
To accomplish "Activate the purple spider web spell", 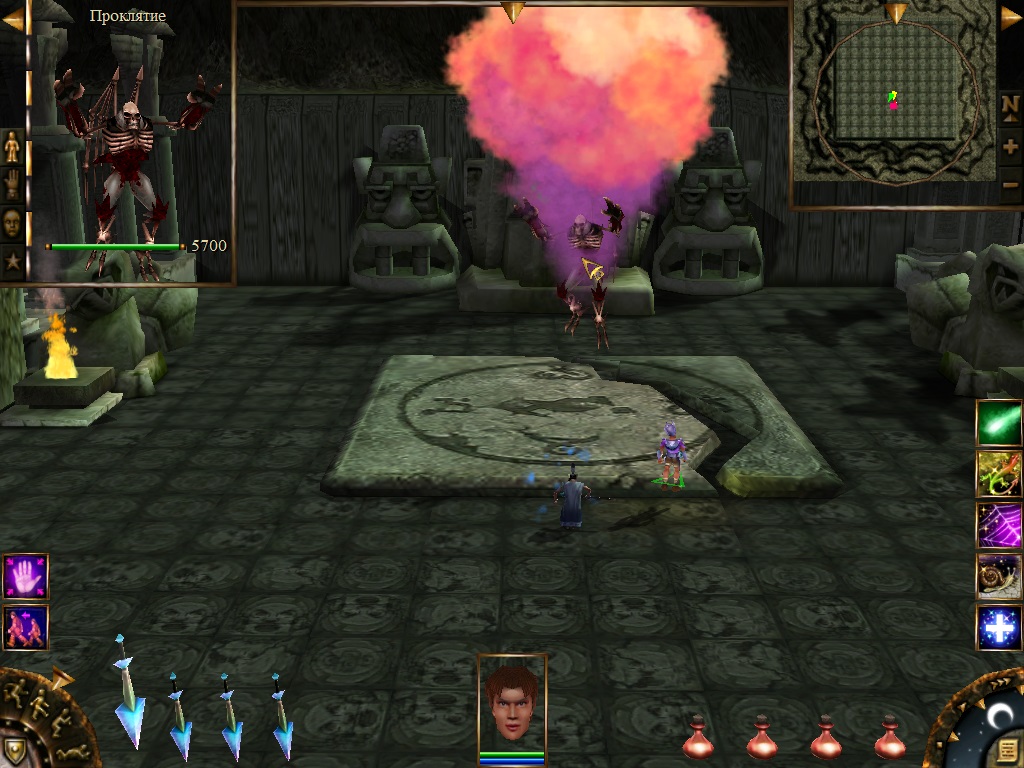I will [999, 525].
